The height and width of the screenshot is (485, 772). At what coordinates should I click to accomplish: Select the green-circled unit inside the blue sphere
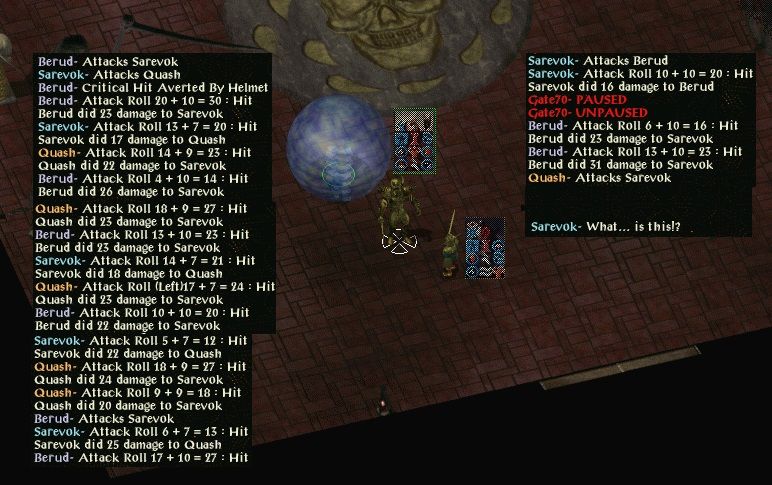tap(338, 173)
